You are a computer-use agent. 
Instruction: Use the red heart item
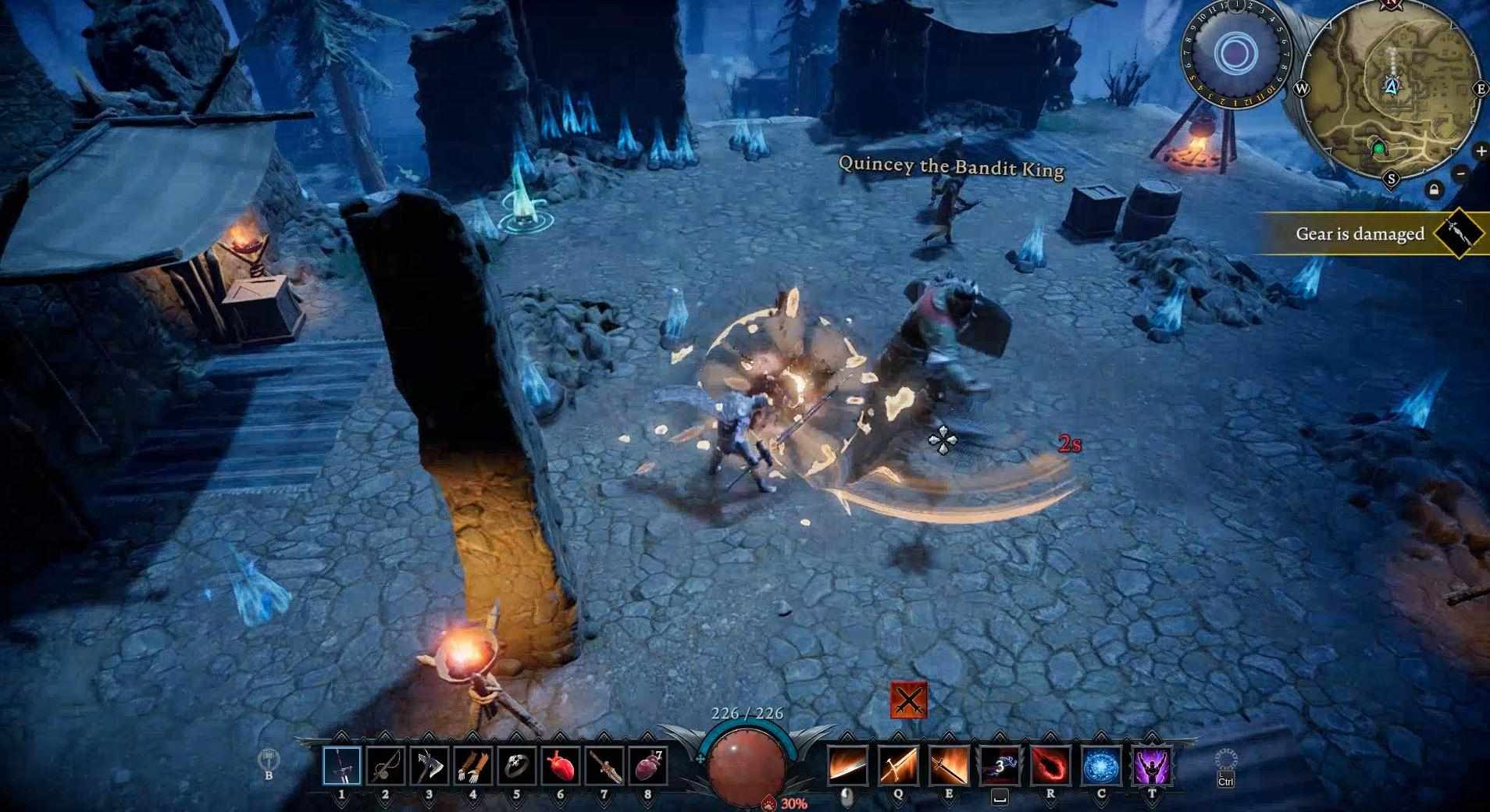point(560,766)
